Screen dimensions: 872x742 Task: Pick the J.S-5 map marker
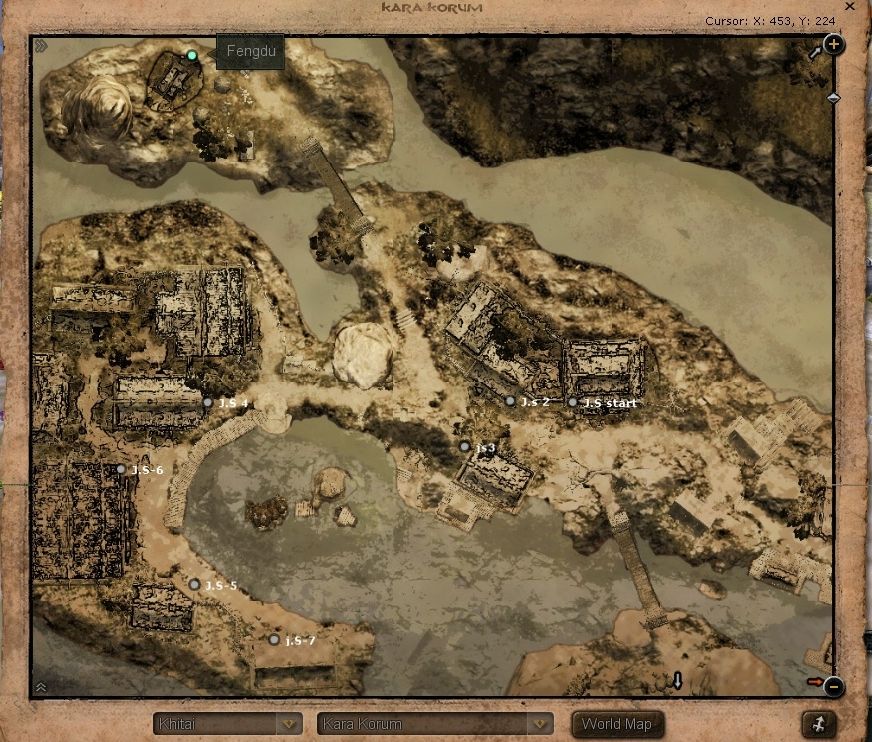click(194, 584)
